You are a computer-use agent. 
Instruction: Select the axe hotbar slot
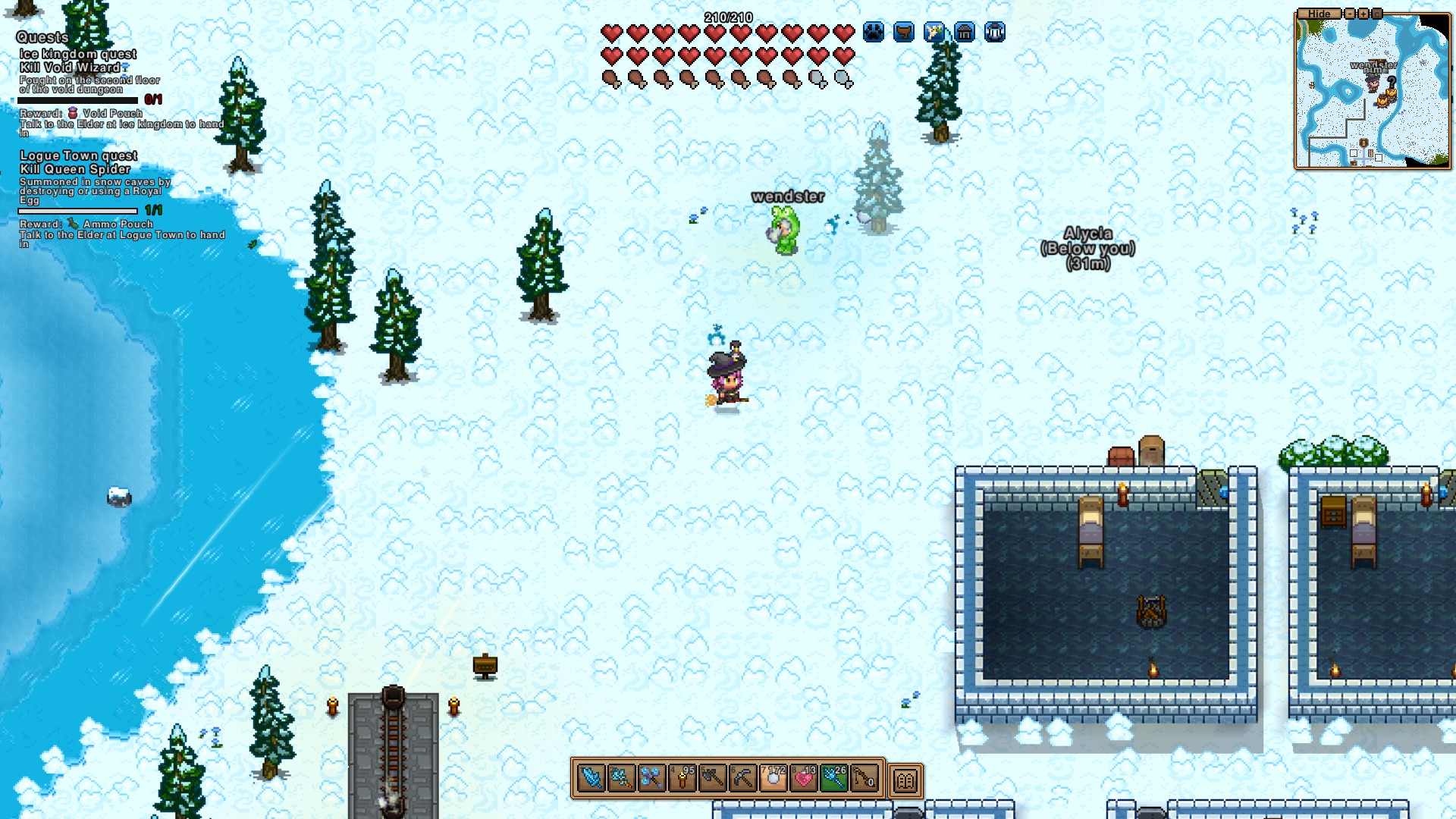pyautogui.click(x=713, y=778)
